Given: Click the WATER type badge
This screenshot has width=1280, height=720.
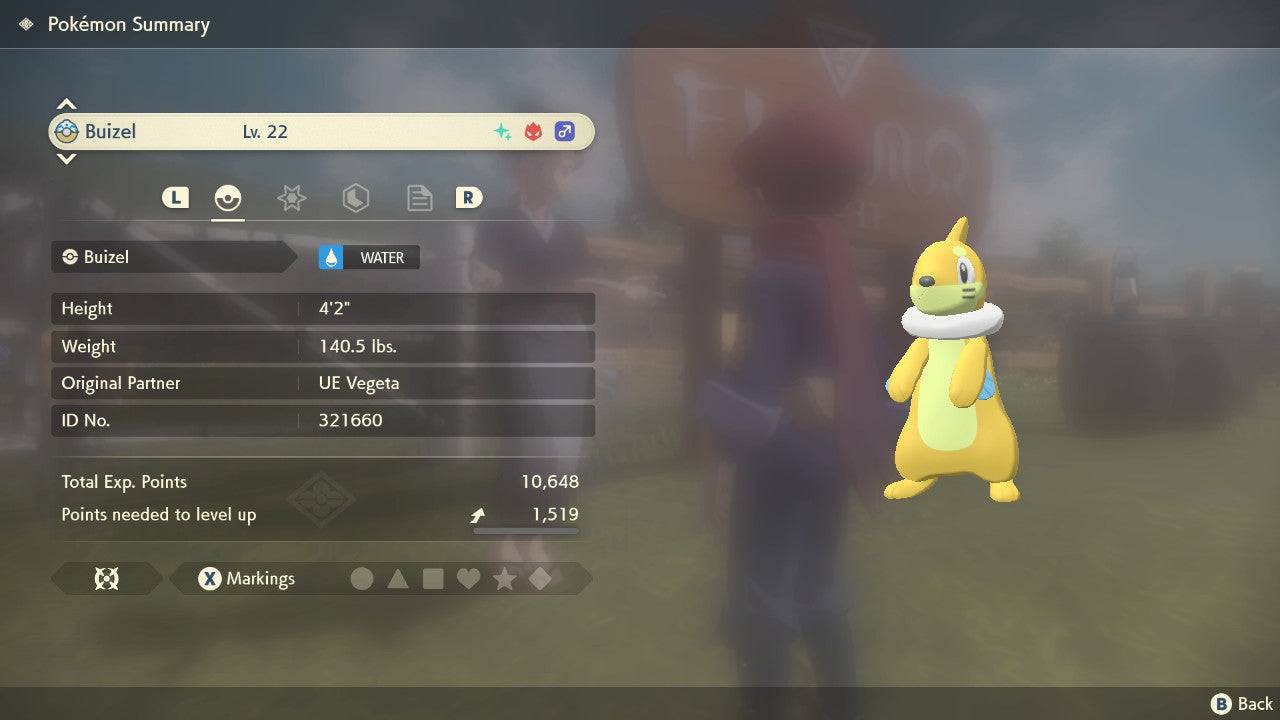Looking at the screenshot, I should point(369,257).
